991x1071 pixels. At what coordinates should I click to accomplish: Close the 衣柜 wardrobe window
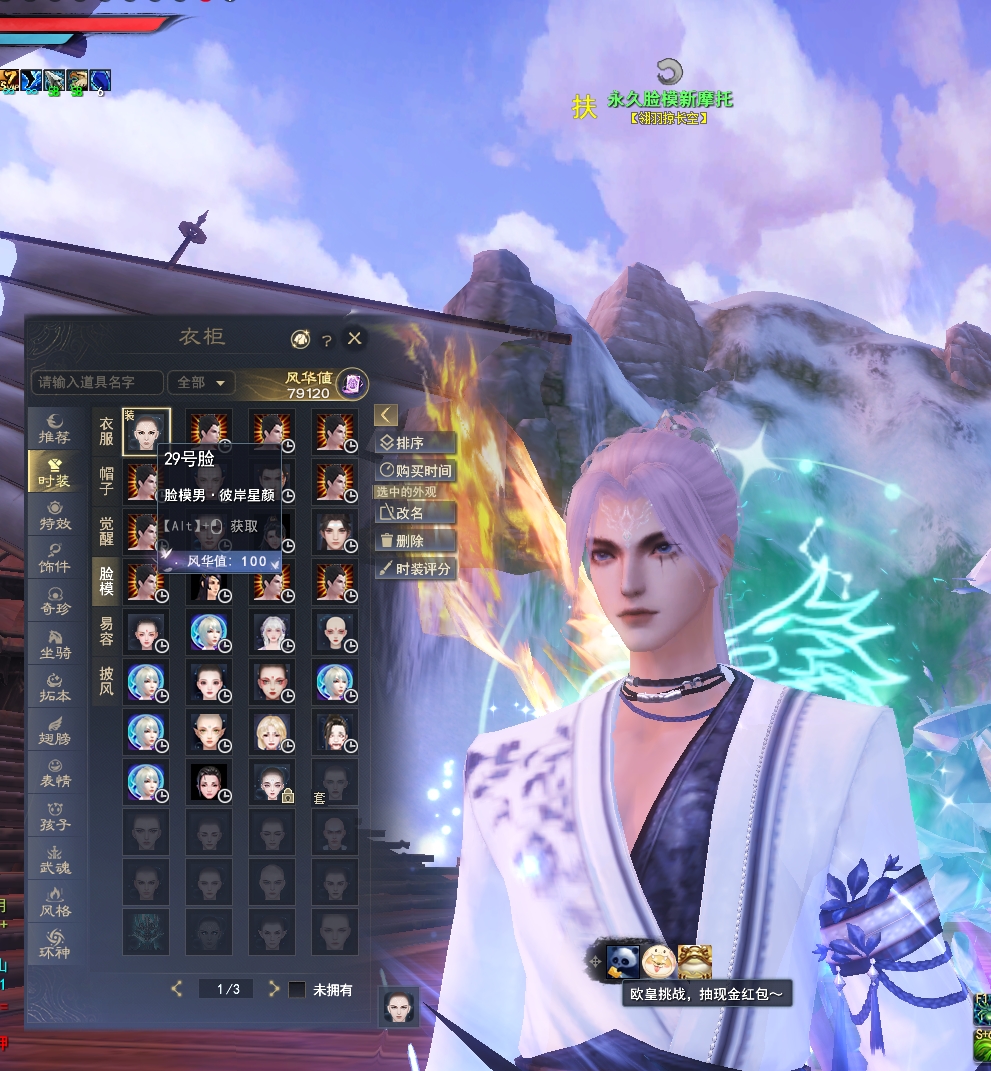pos(354,339)
